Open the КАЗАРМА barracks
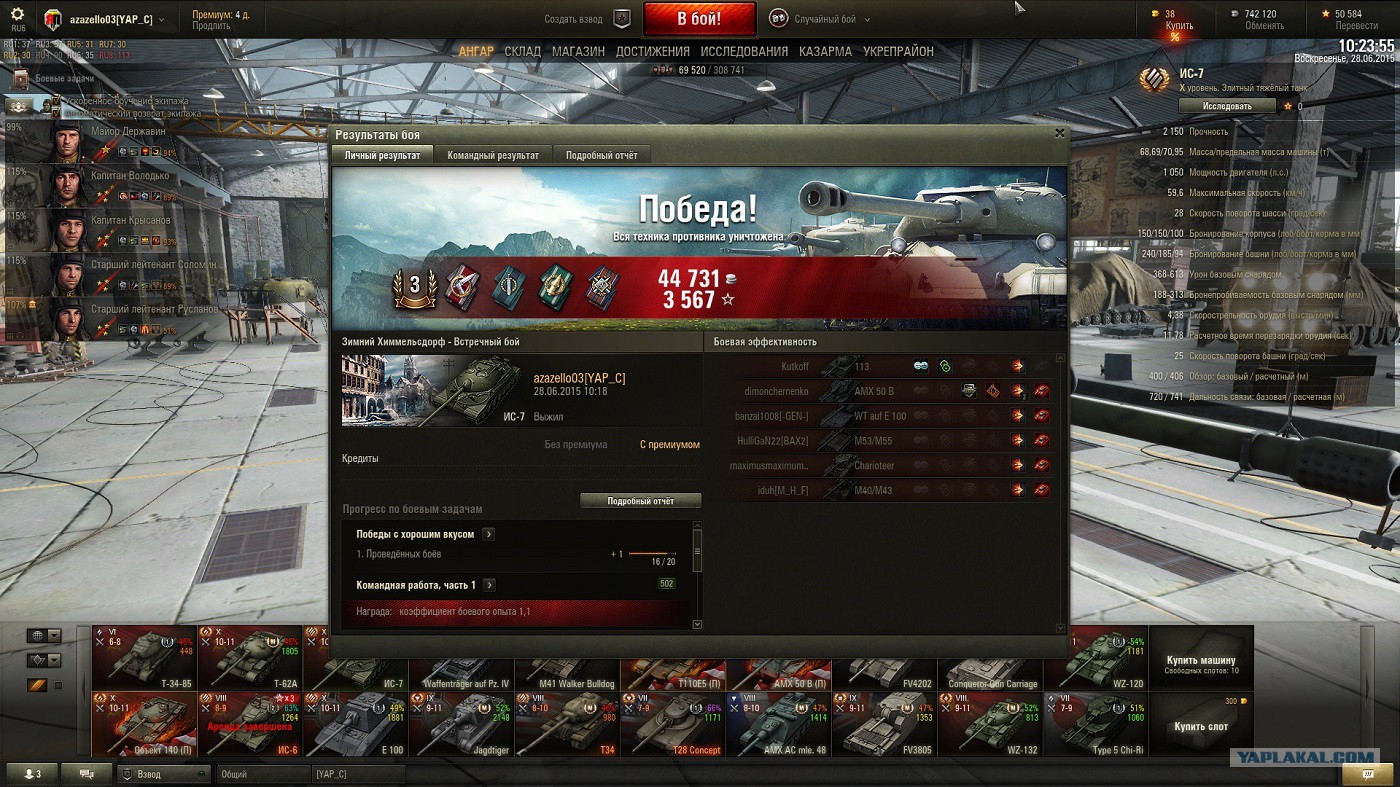Screen dimensions: 1400x787 825,51
